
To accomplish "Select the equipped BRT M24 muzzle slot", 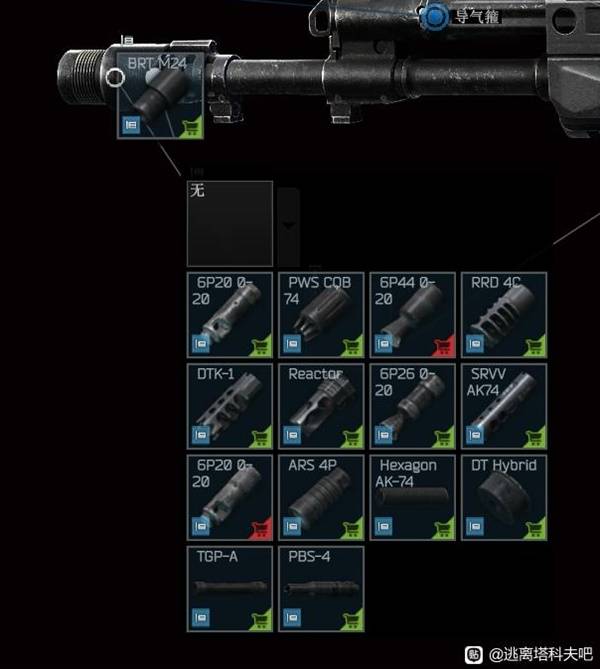I will coord(160,96).
